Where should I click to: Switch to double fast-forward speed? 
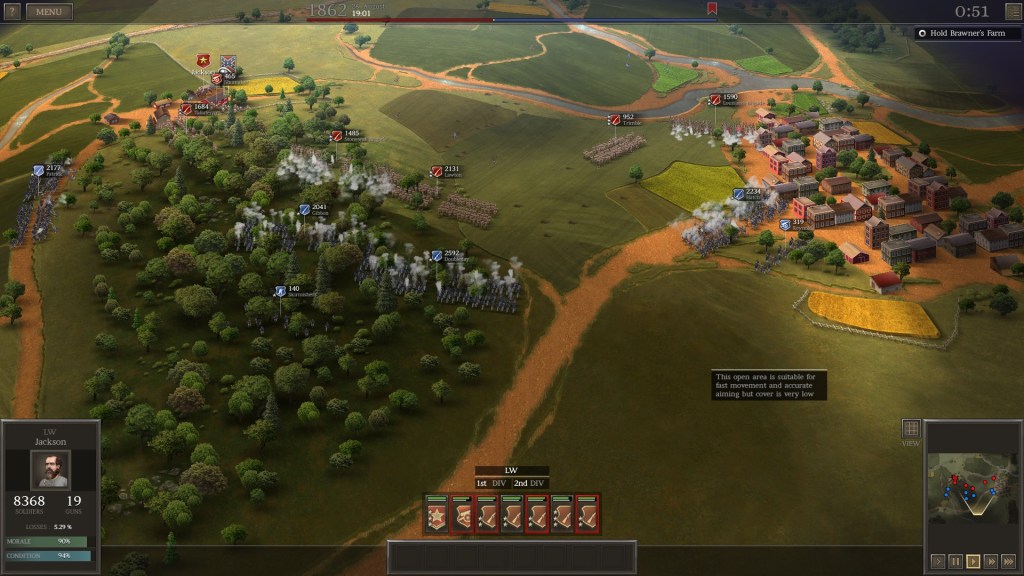(990, 561)
